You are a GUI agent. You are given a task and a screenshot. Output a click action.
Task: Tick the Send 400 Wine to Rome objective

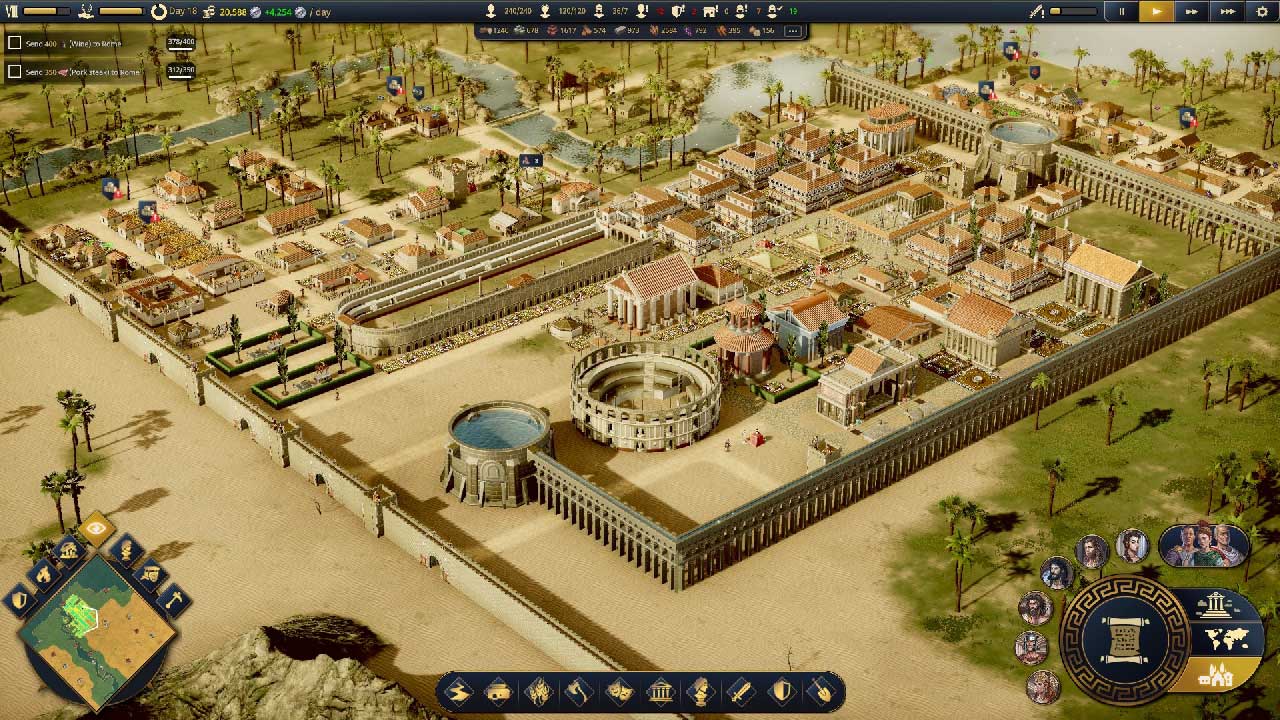15,43
